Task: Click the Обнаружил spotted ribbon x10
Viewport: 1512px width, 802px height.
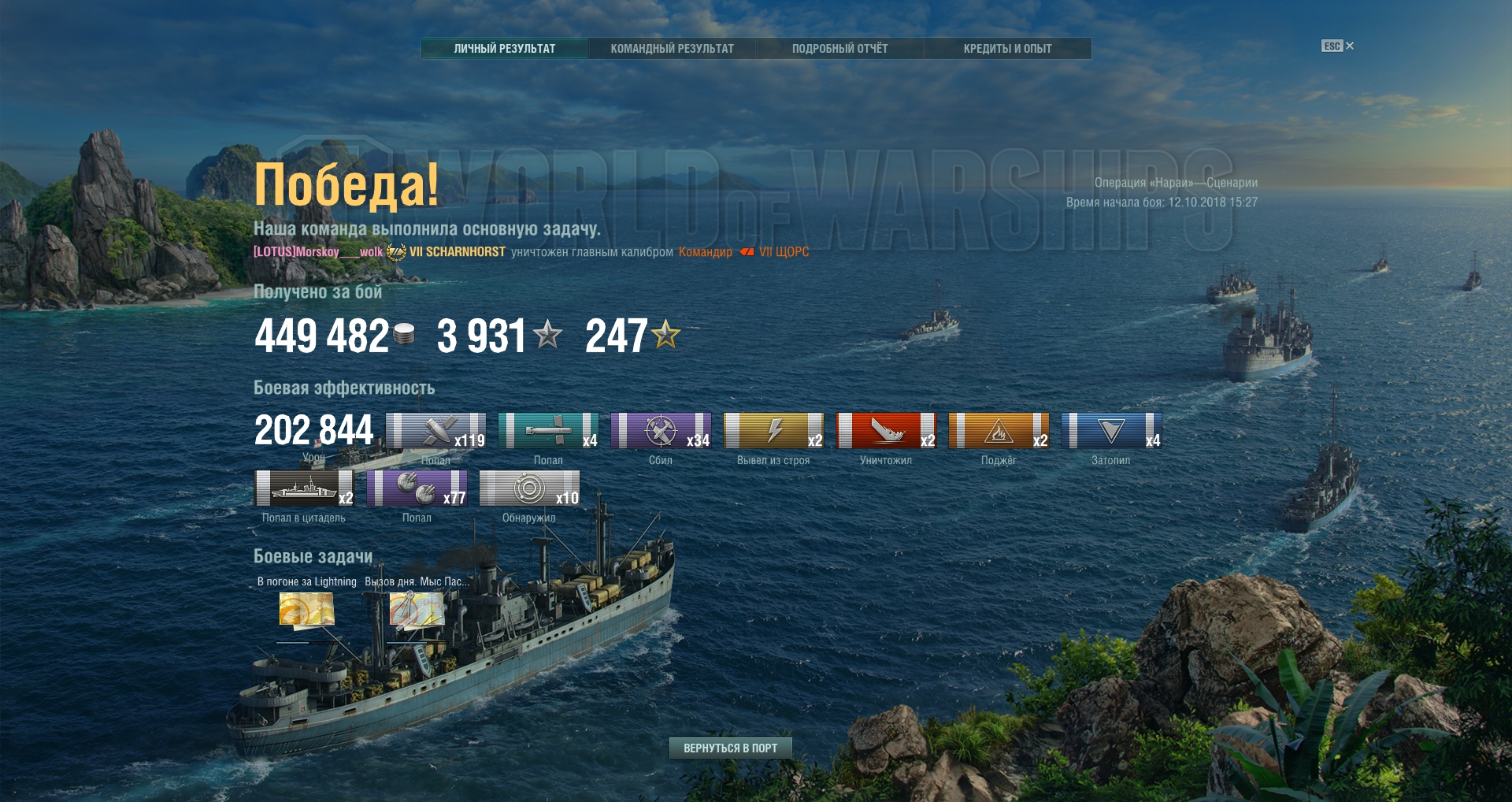Action: pyautogui.click(x=529, y=488)
